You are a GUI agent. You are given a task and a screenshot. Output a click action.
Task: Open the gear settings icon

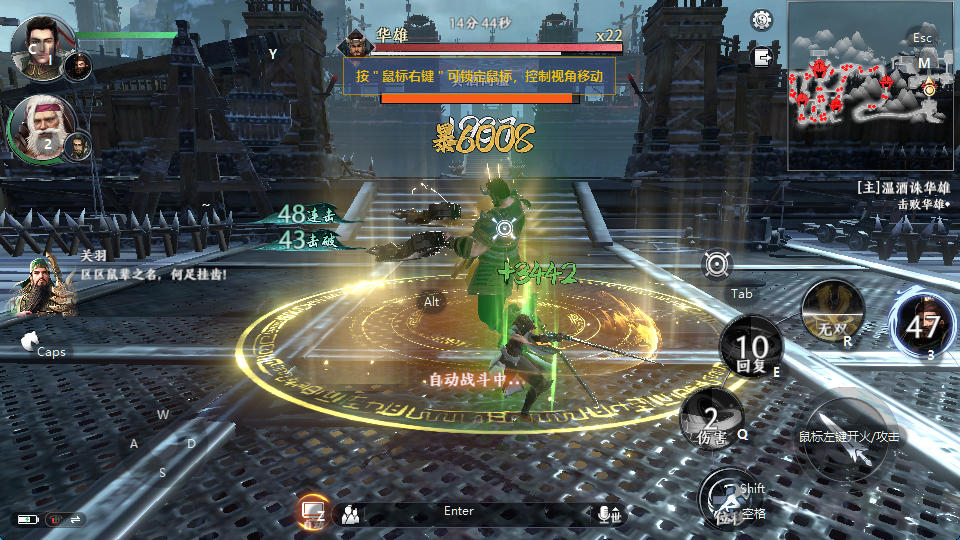[763, 19]
